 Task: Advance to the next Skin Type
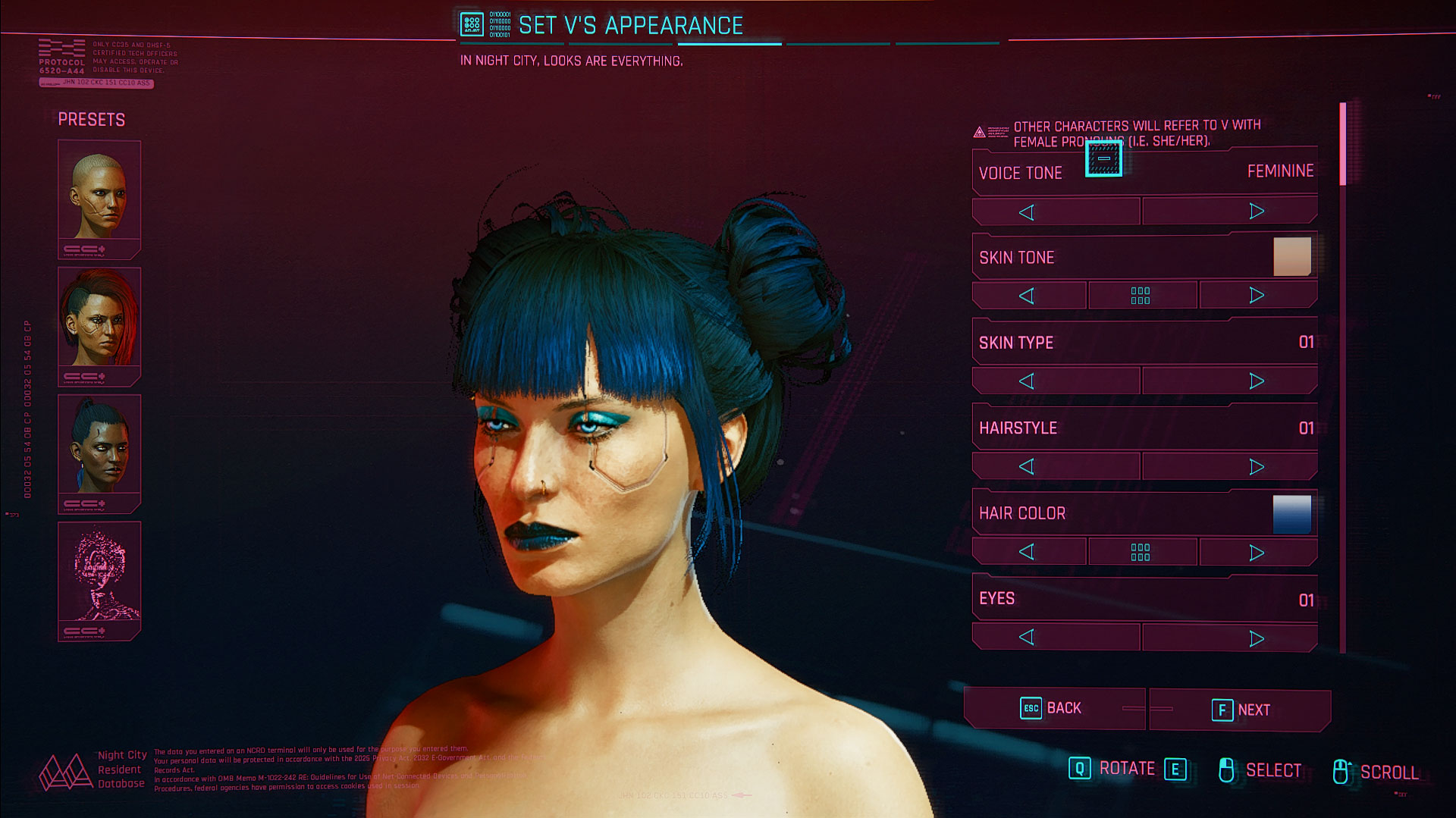point(1256,381)
